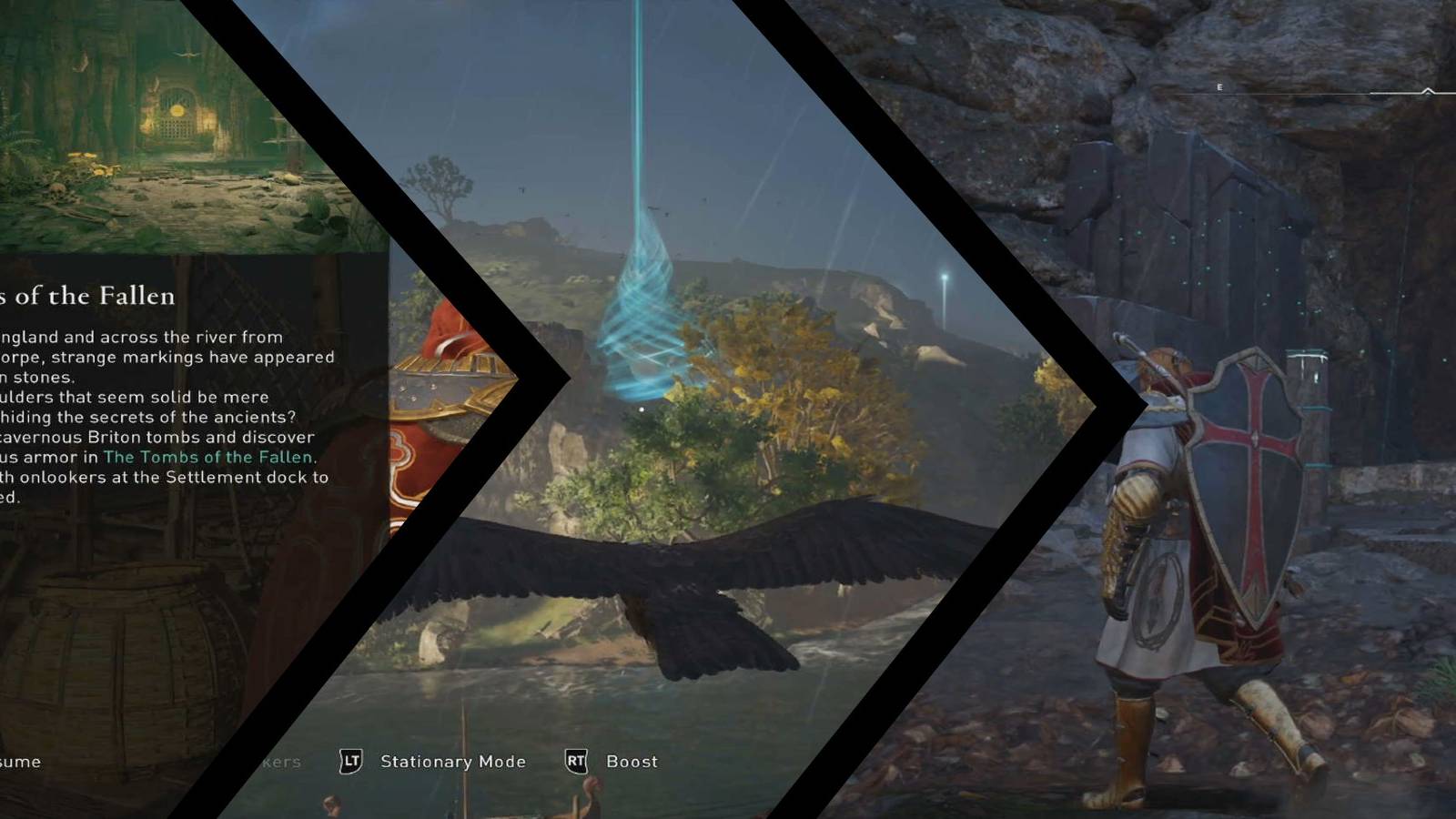Viewport: 1456px width, 819px height.
Task: Toggle the onlookers prompt at the dock
Action: tap(284, 762)
